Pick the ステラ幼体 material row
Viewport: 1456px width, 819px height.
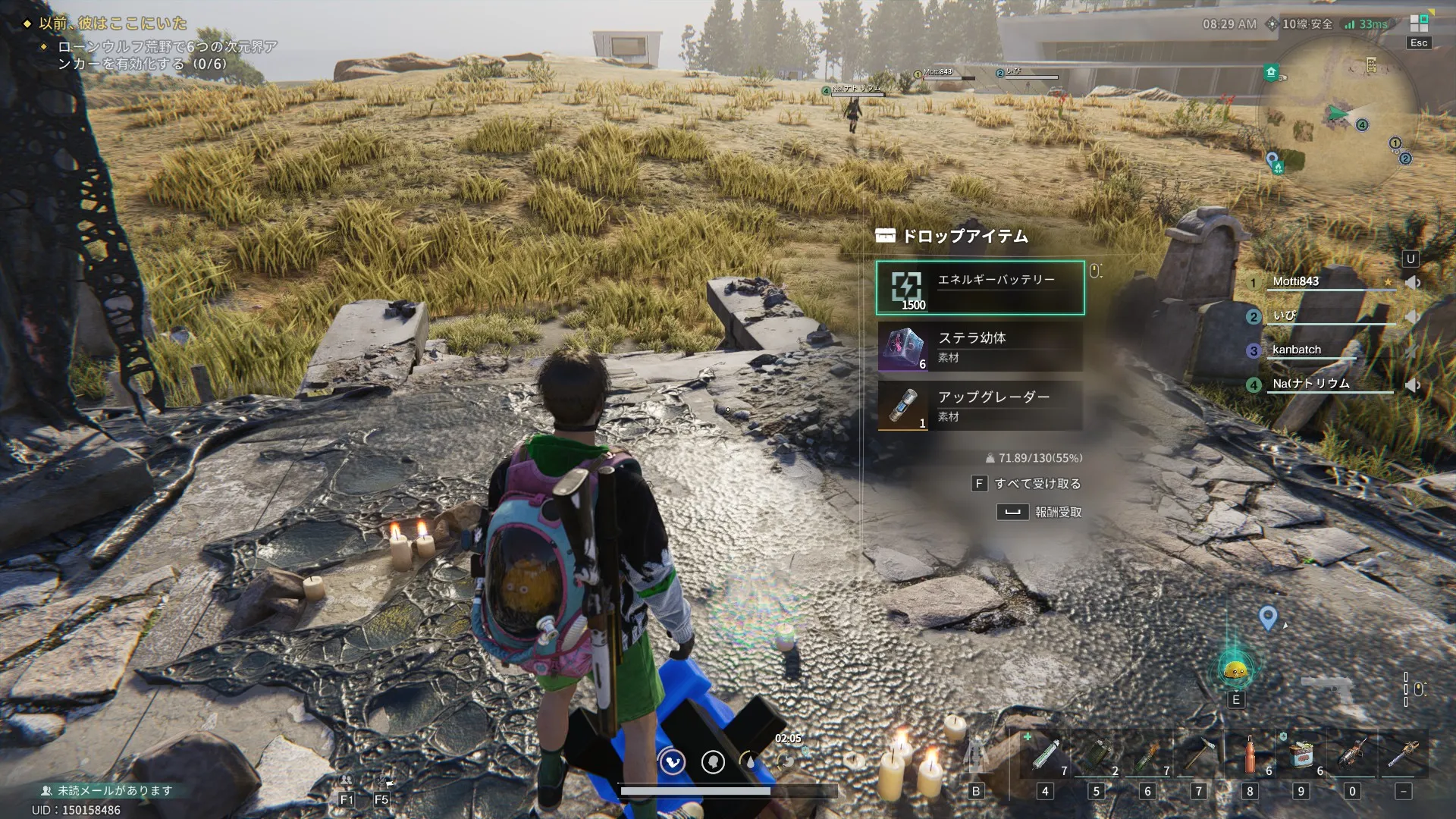pyautogui.click(x=980, y=347)
